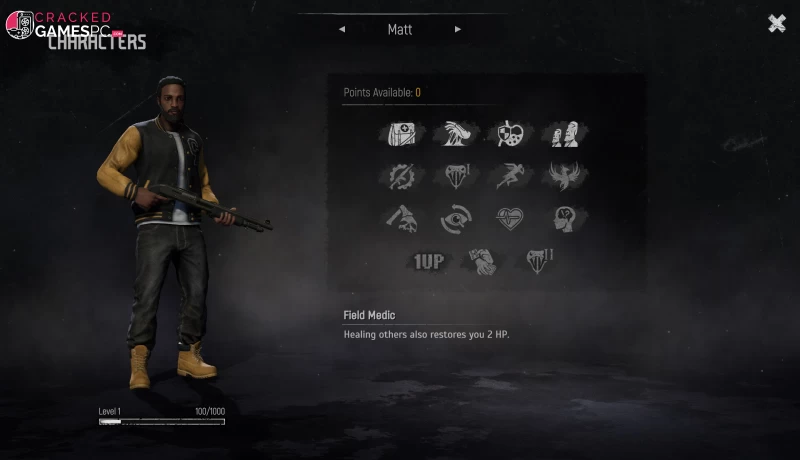Select the two heads skill icon

coord(563,134)
